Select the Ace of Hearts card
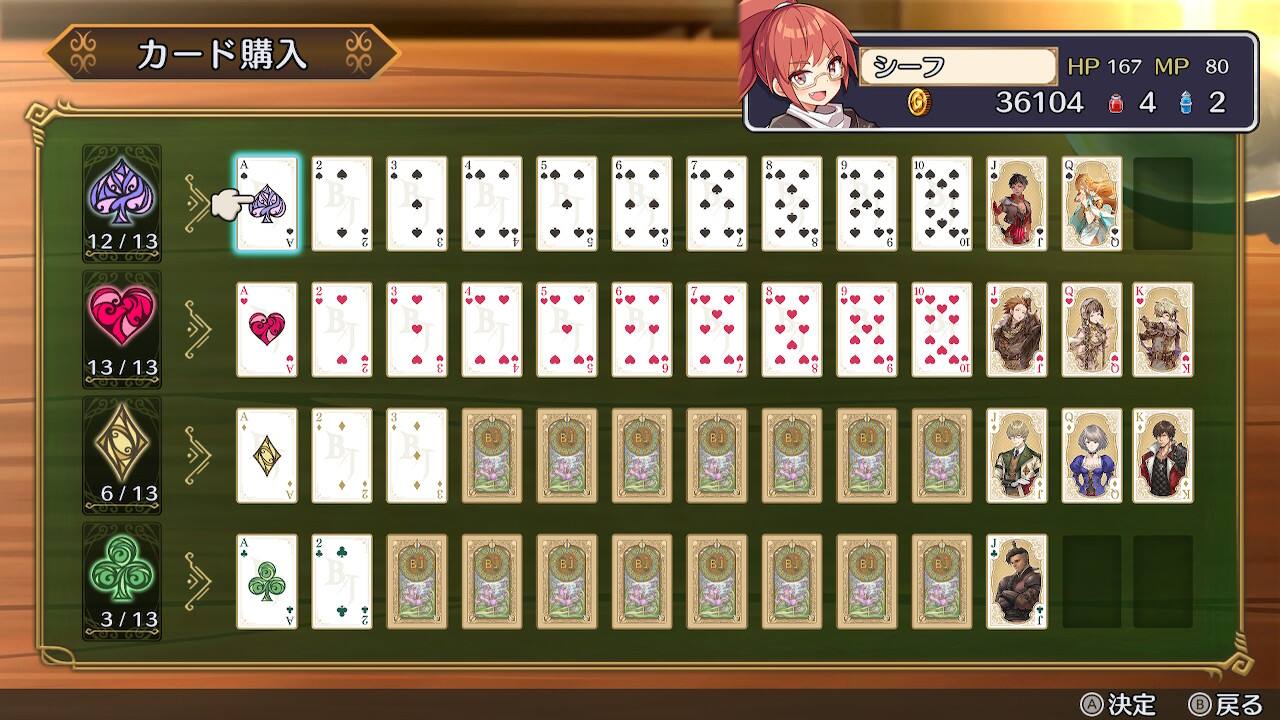The height and width of the screenshot is (720, 1280). coord(267,330)
